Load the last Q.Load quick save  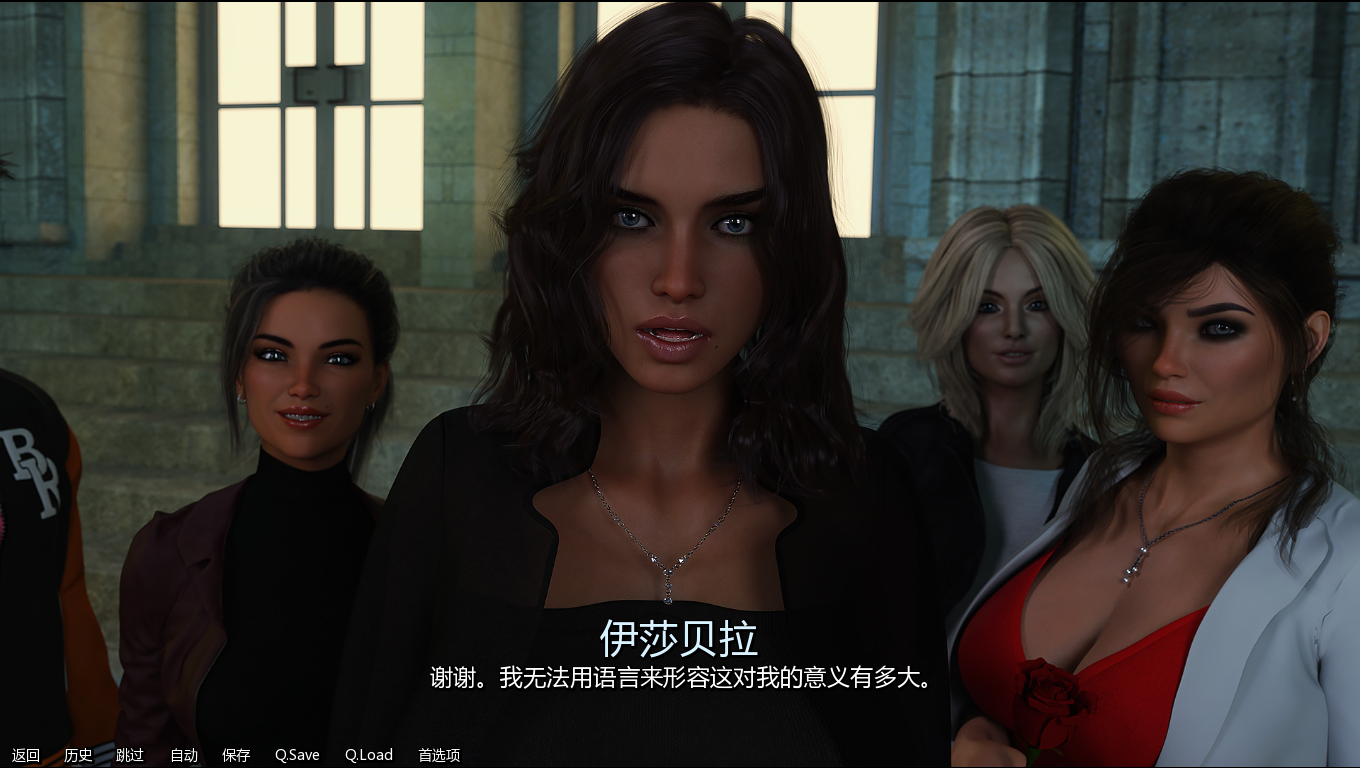tap(367, 755)
